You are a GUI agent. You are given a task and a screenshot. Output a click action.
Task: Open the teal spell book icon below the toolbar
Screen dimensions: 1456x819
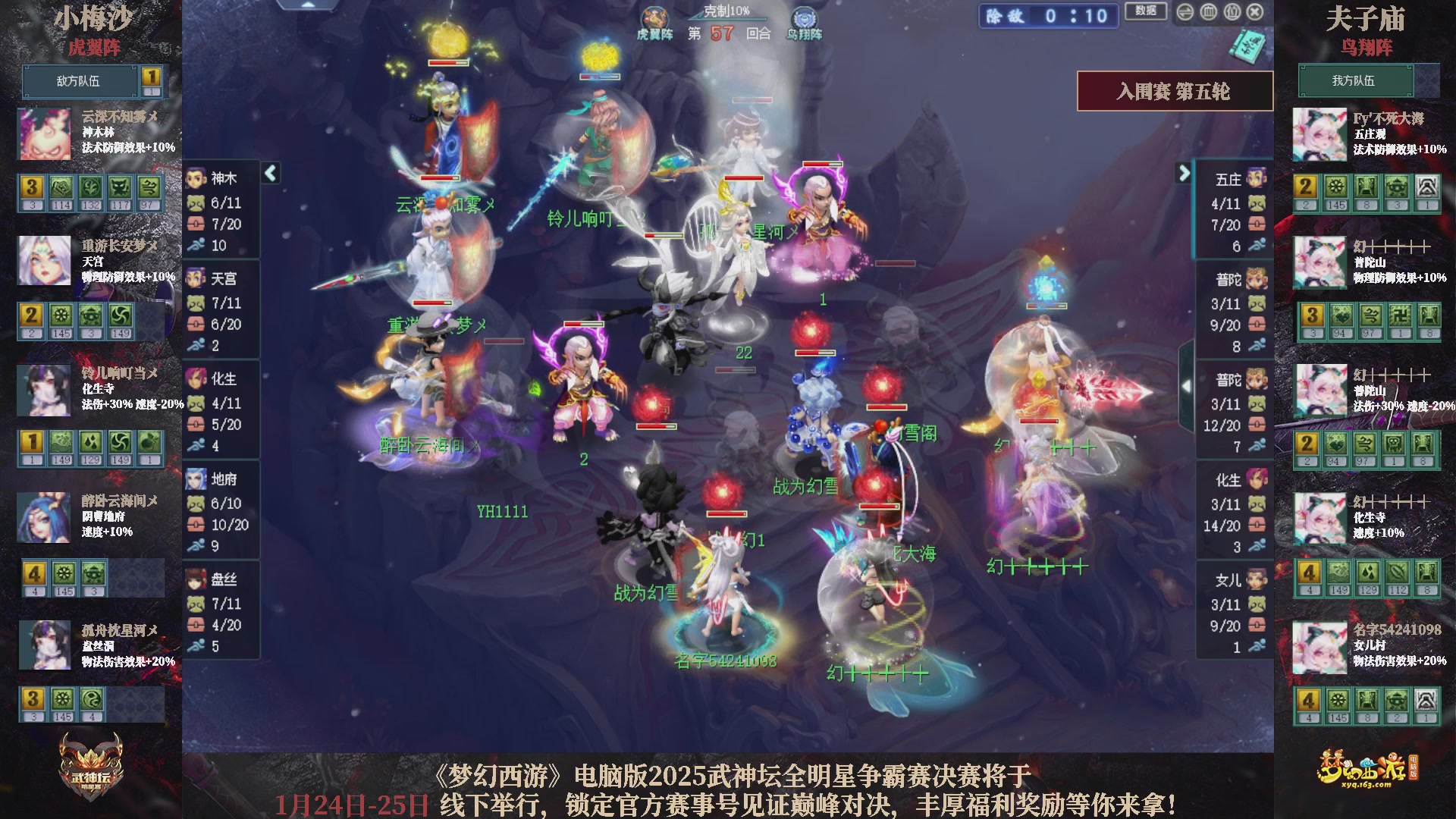pyautogui.click(x=1248, y=47)
